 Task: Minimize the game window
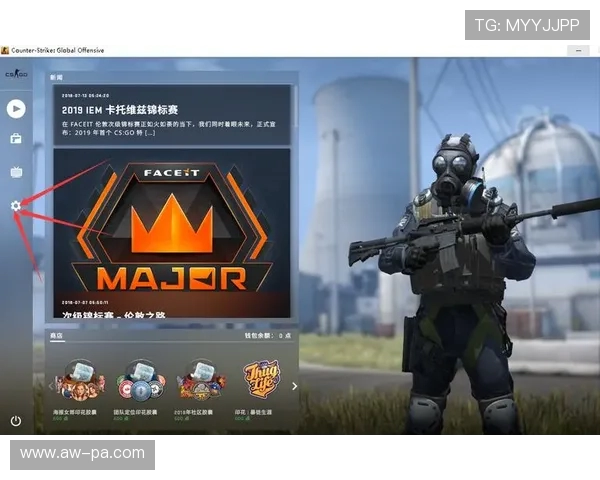pyautogui.click(x=577, y=49)
